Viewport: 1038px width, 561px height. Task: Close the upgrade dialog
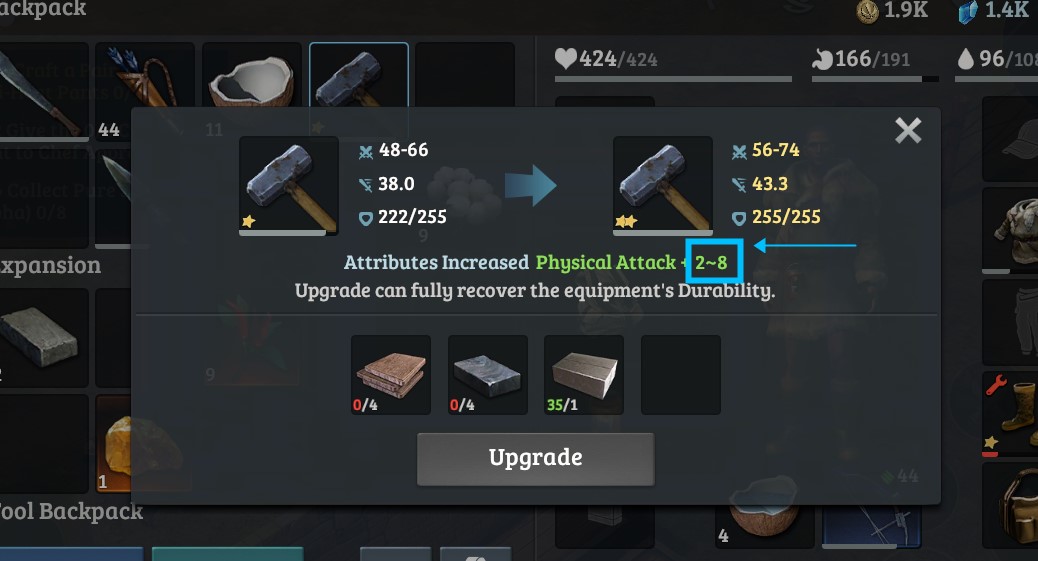[908, 130]
